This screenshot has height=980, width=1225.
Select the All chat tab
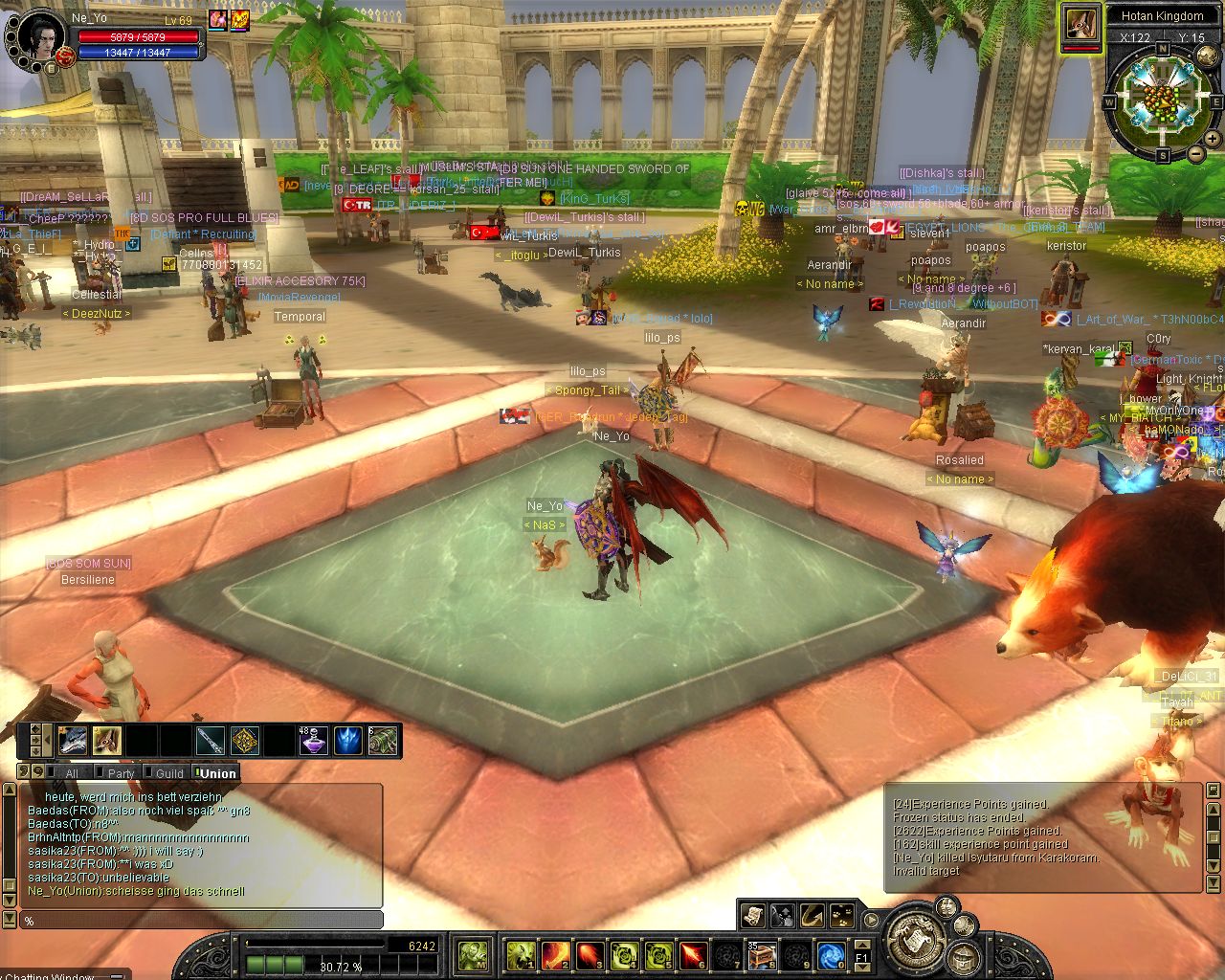pos(72,773)
